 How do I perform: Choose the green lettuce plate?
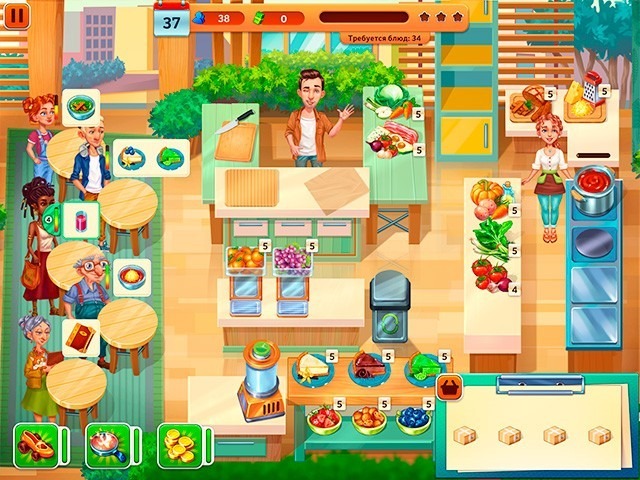tap(424, 367)
